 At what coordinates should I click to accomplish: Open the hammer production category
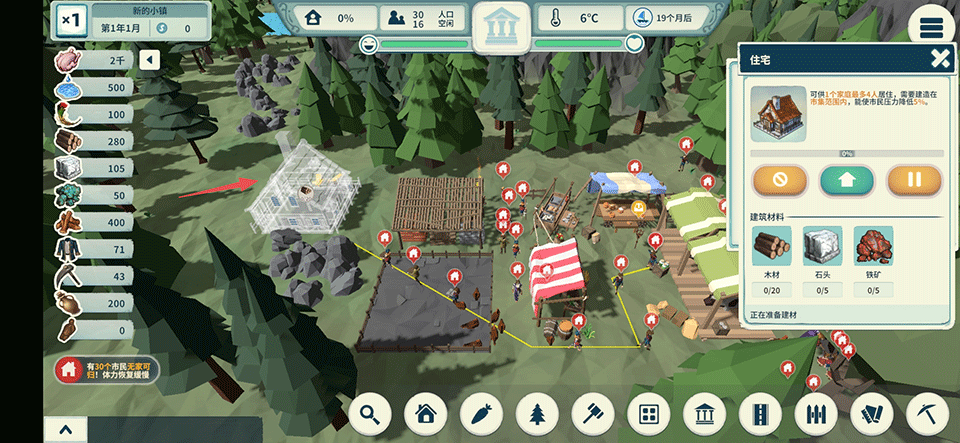[x=594, y=413]
